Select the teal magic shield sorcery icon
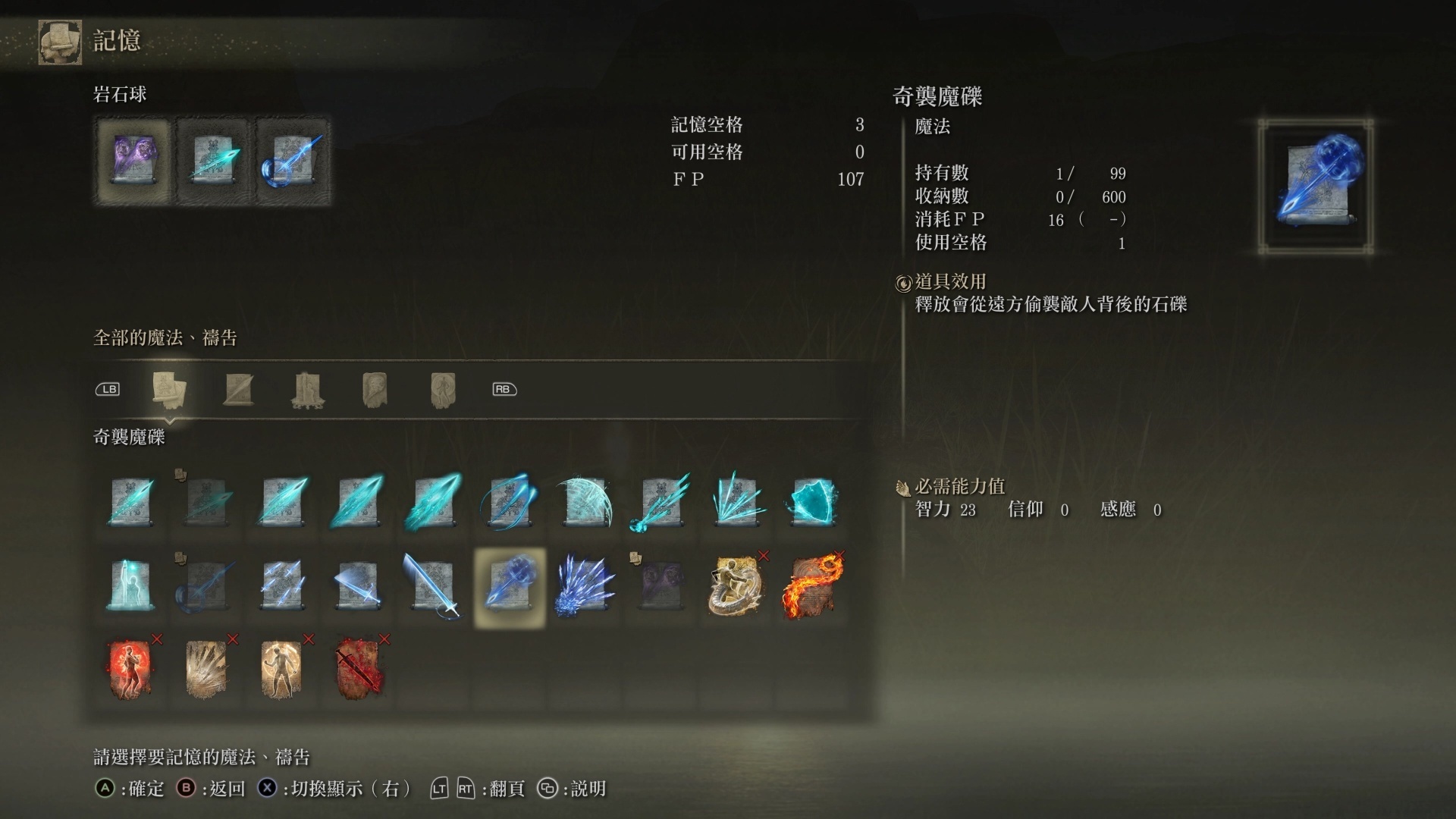Image resolution: width=1456 pixels, height=819 pixels. point(812,500)
